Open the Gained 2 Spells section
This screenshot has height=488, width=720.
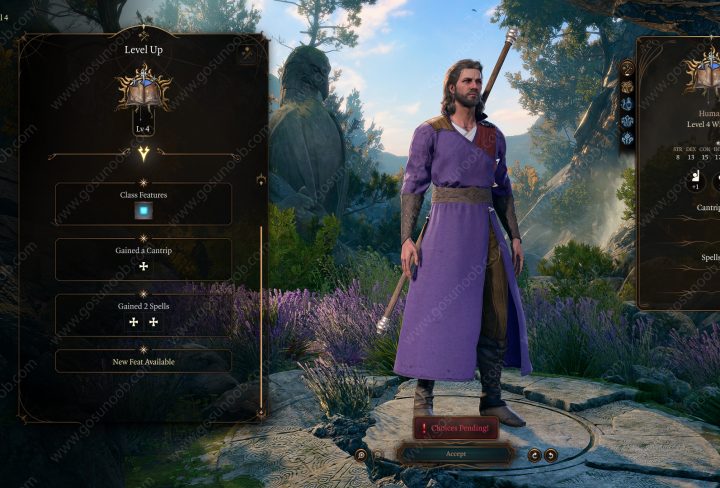pos(143,306)
